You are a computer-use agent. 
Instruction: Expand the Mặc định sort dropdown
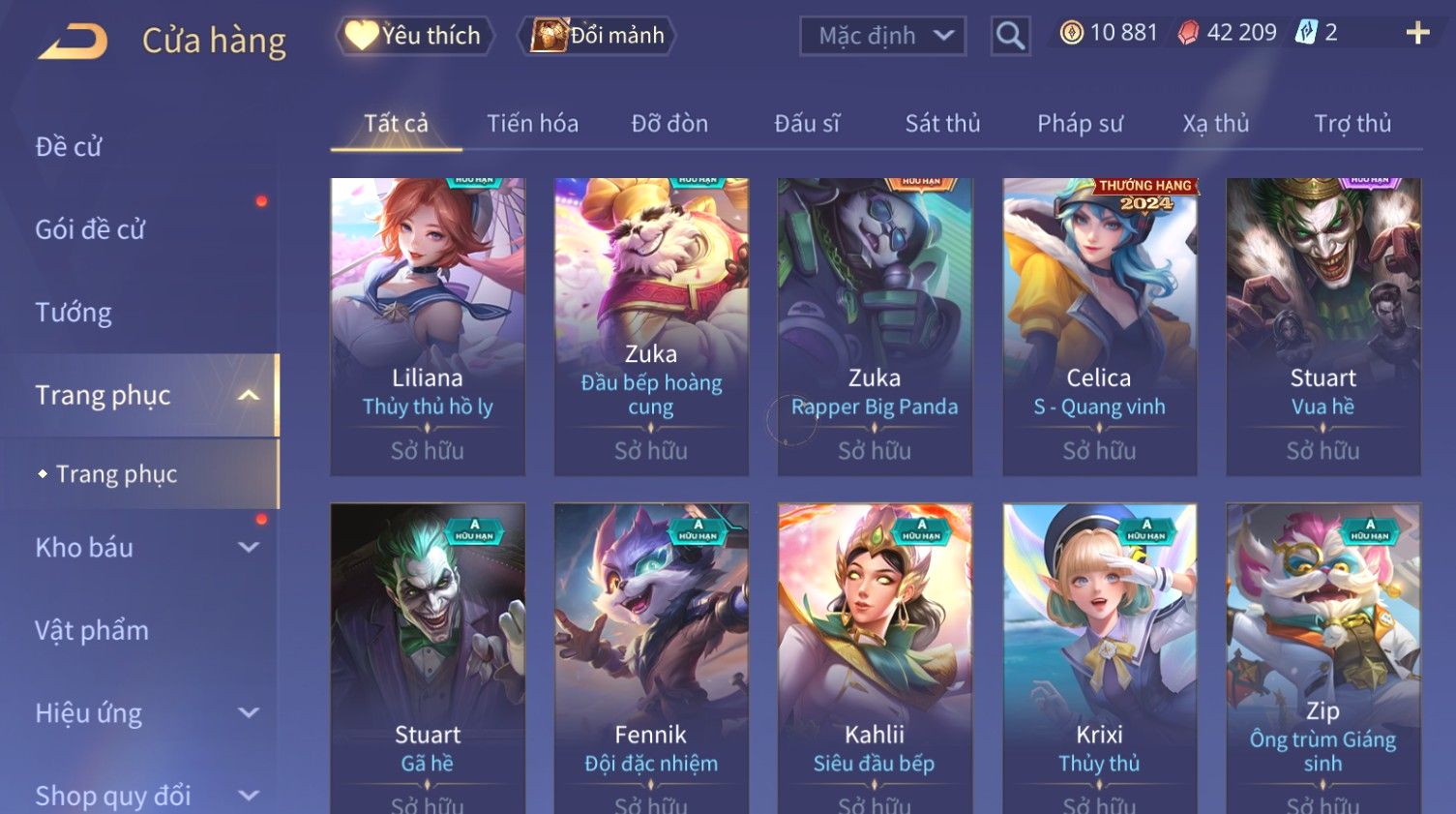pyautogui.click(x=882, y=36)
